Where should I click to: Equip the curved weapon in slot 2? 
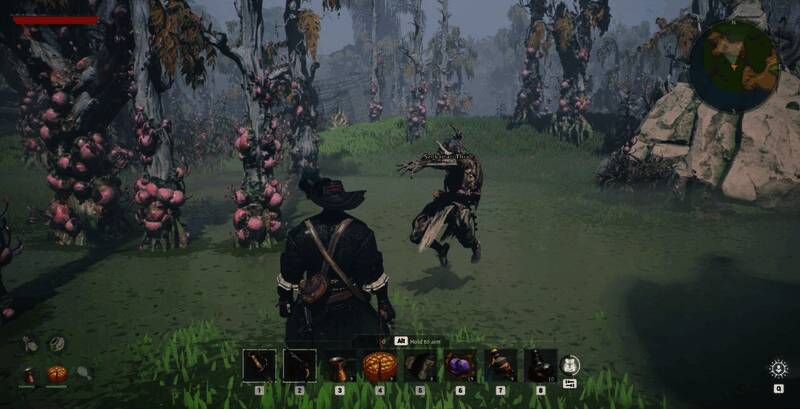click(x=299, y=365)
